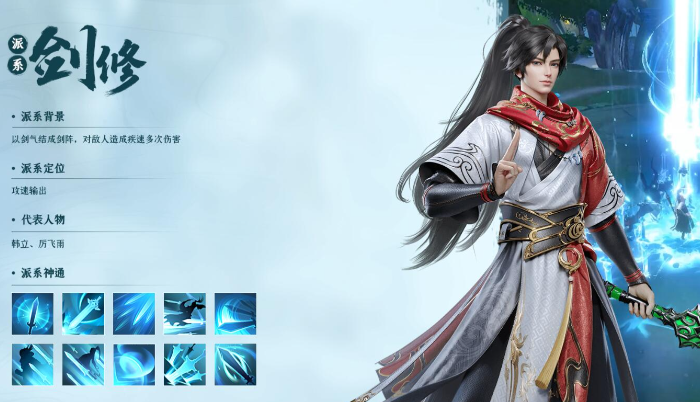Select the swirling blue orb skill
The width and height of the screenshot is (700, 402).
[x=134, y=364]
